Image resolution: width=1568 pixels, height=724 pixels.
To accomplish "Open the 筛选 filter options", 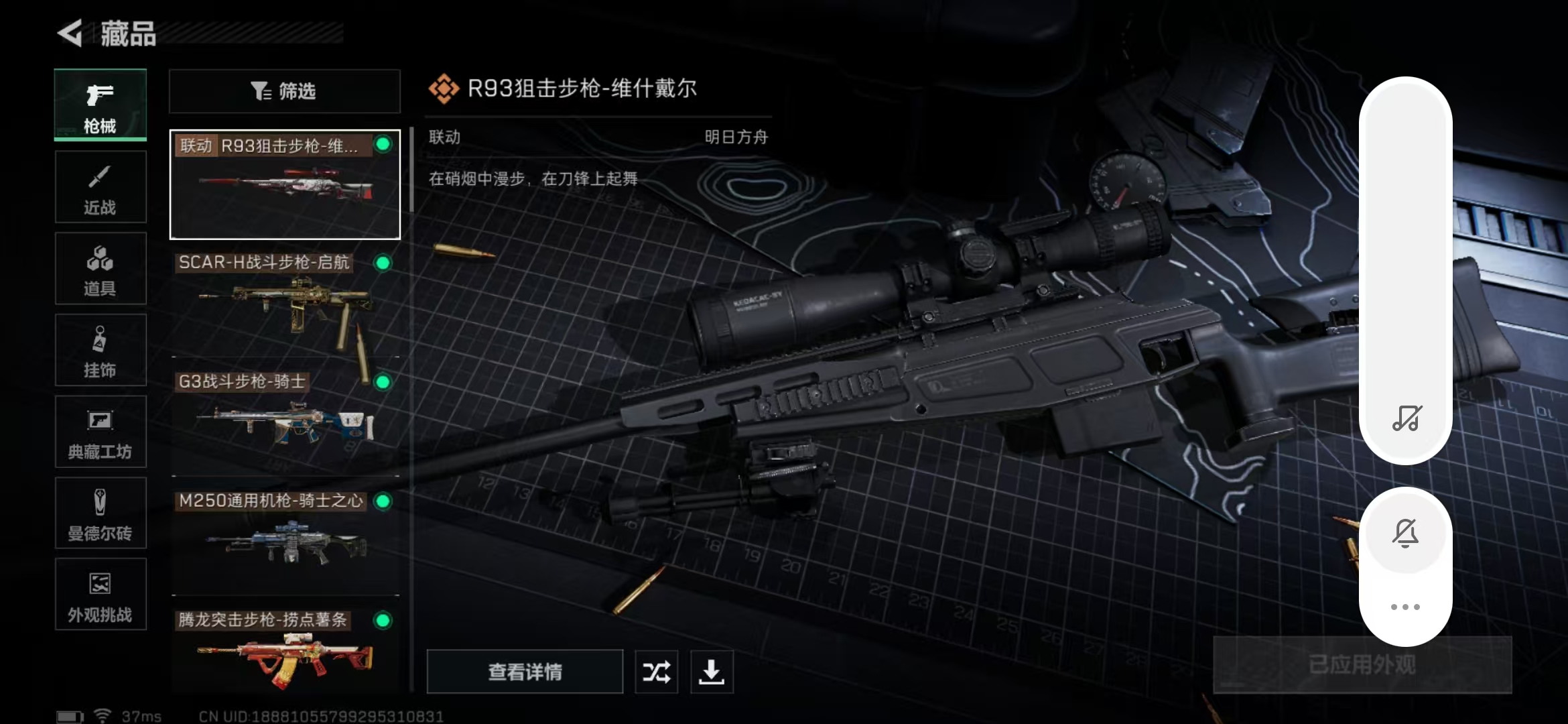I will tap(285, 91).
